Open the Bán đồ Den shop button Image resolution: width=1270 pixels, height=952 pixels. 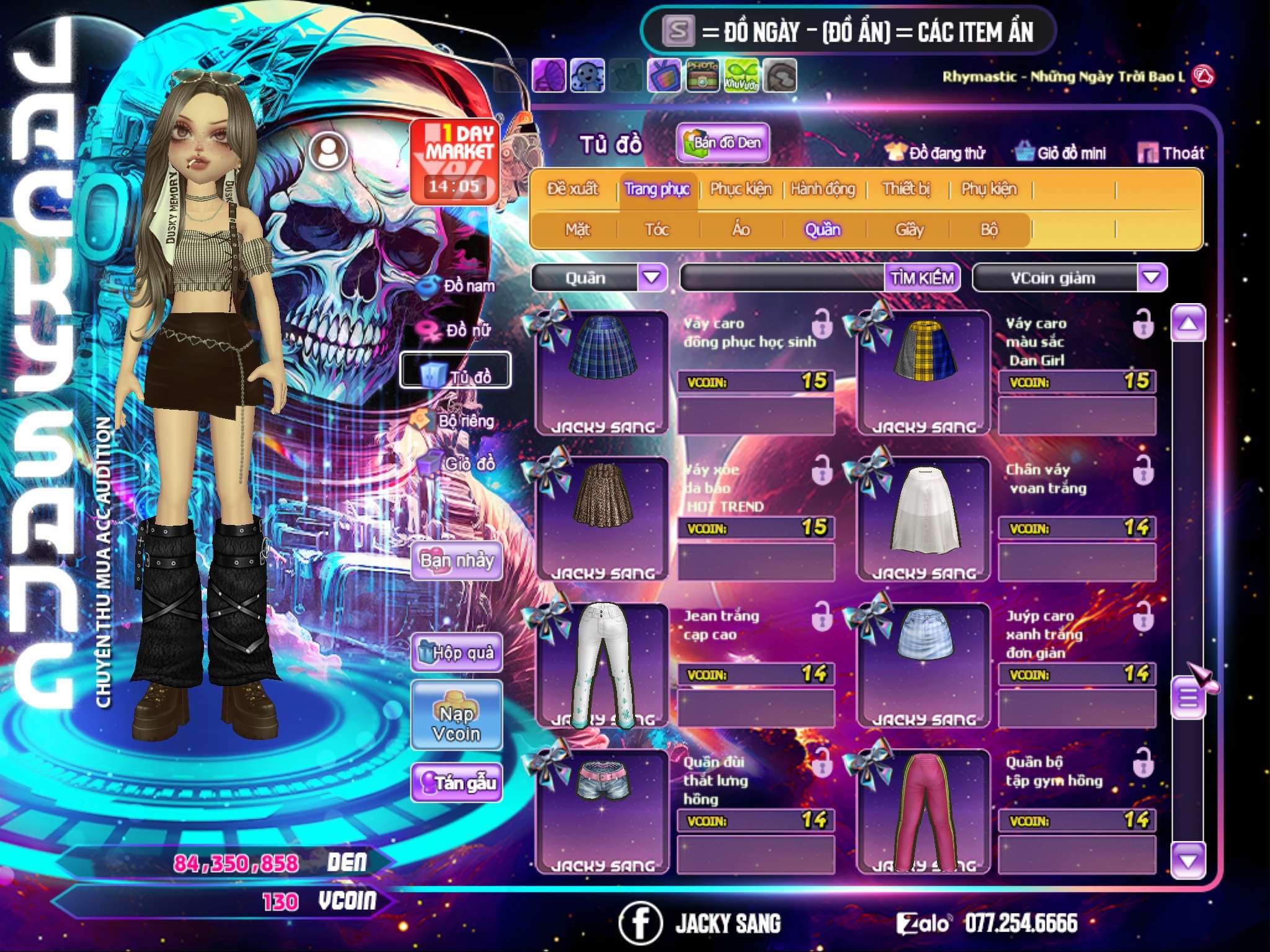(x=722, y=143)
